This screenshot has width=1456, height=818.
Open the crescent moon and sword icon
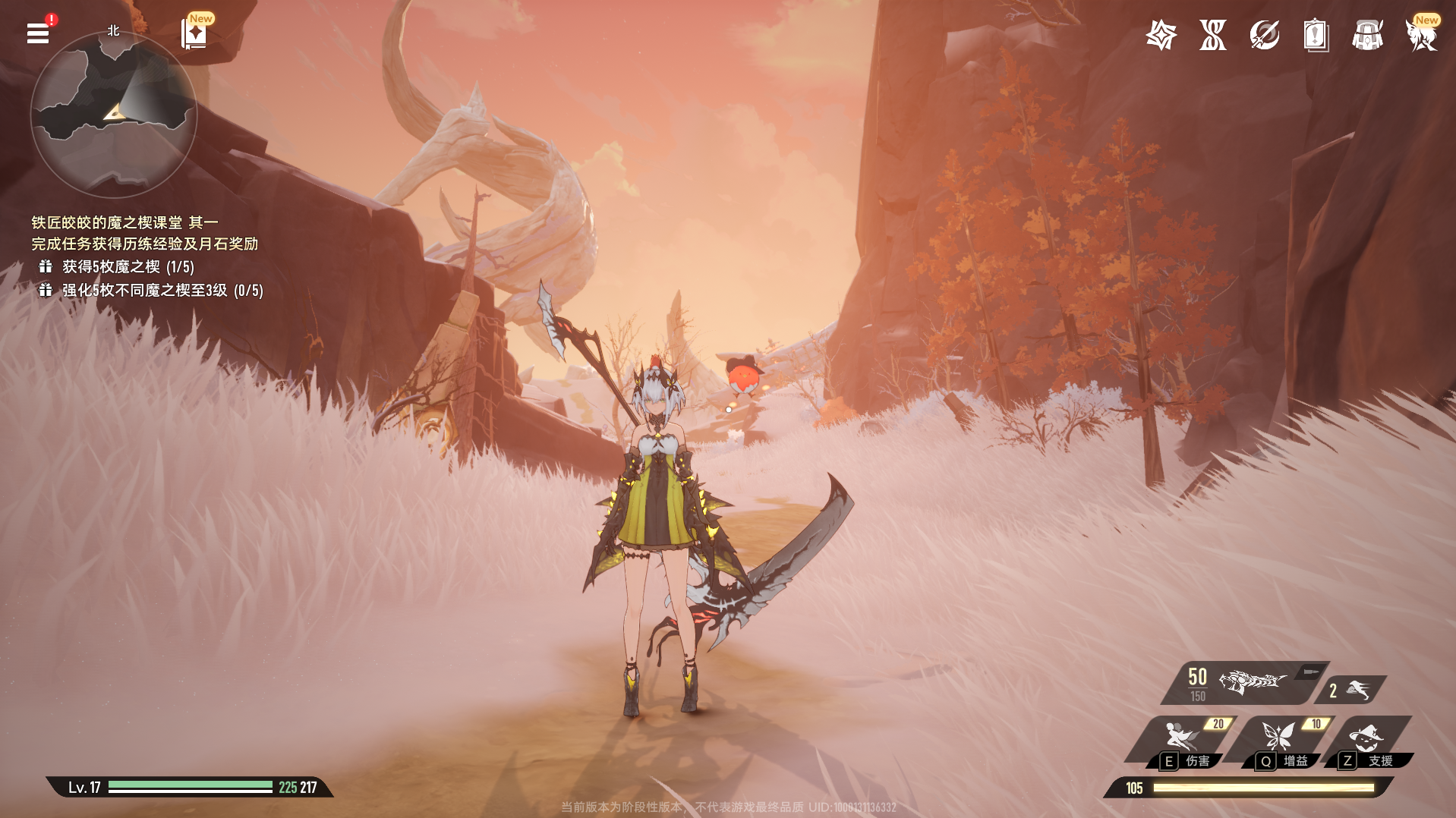[x=1264, y=35]
